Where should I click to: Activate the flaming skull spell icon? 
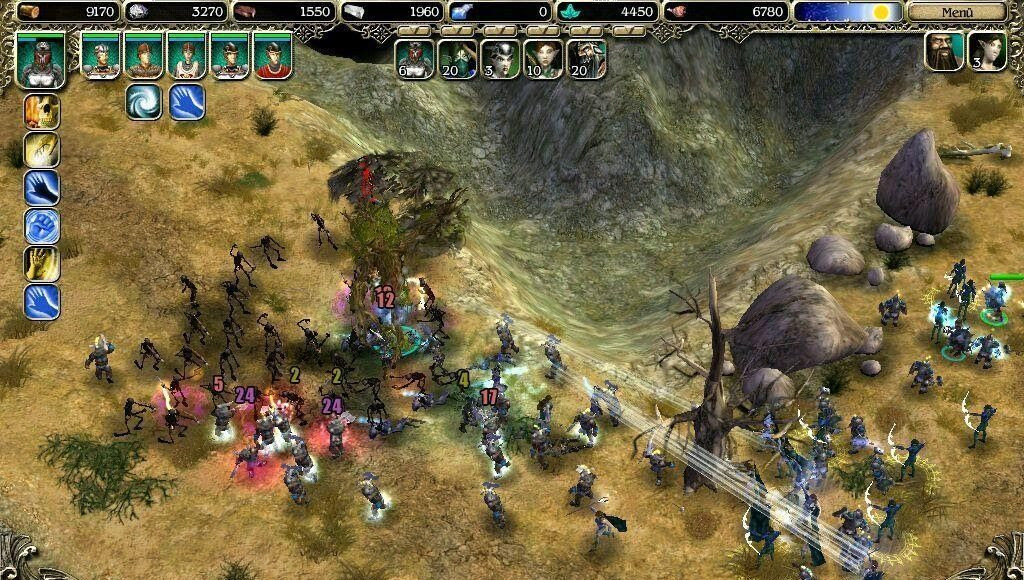point(42,112)
